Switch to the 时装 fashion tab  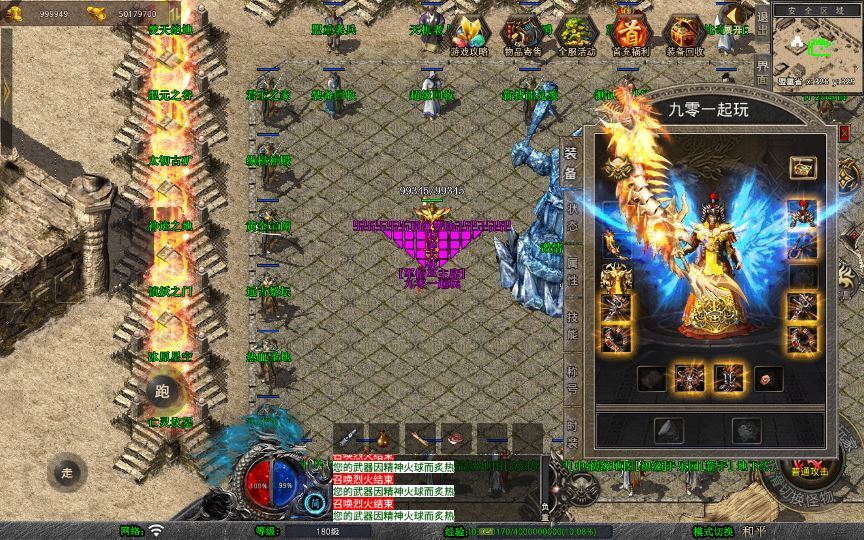573,428
